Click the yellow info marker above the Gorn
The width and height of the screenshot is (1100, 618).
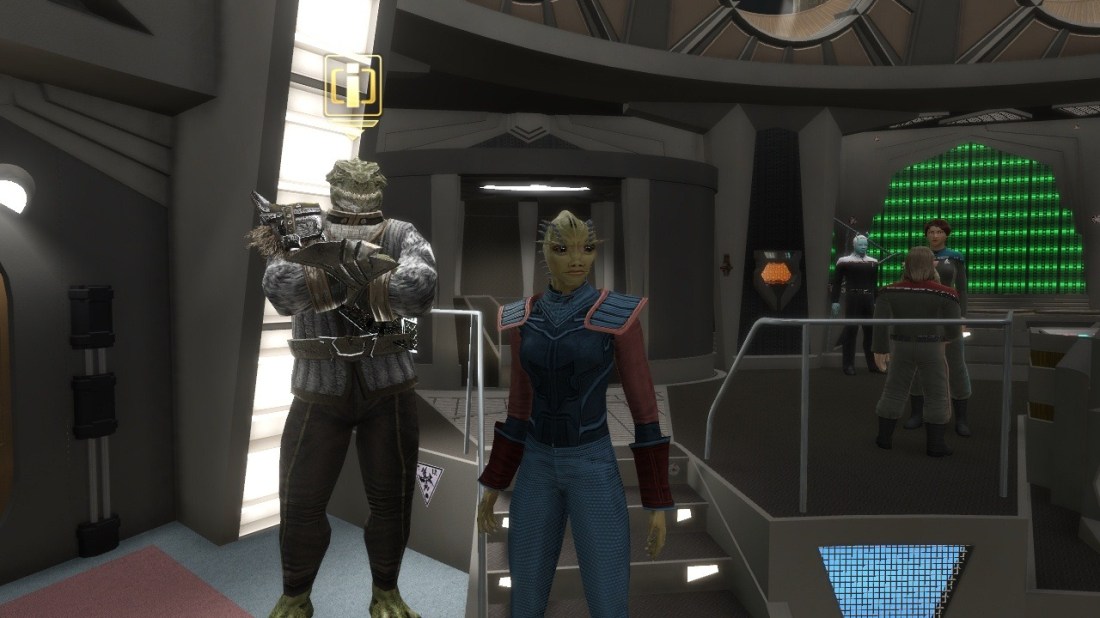pos(353,88)
